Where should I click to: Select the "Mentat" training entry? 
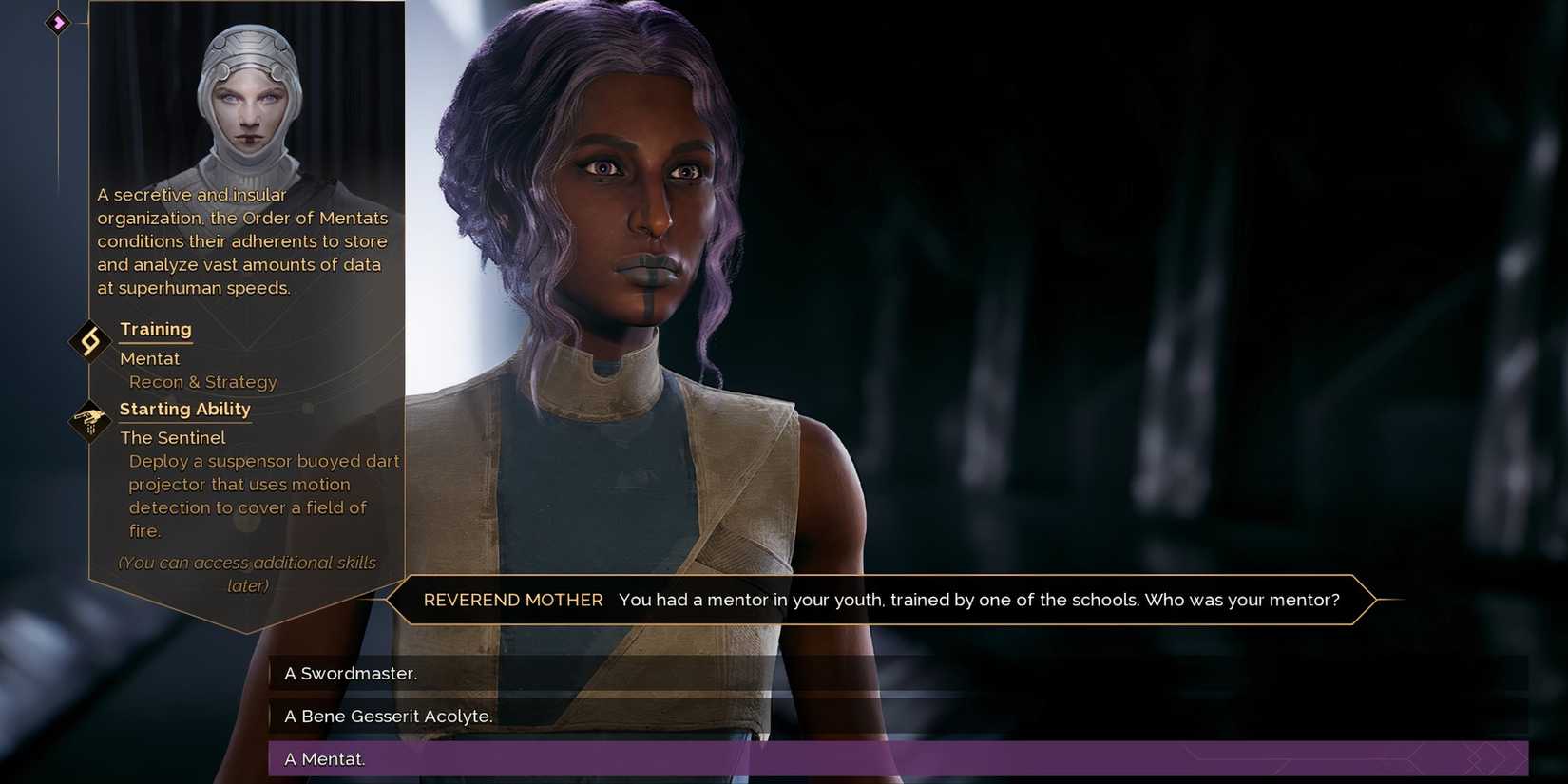point(149,358)
